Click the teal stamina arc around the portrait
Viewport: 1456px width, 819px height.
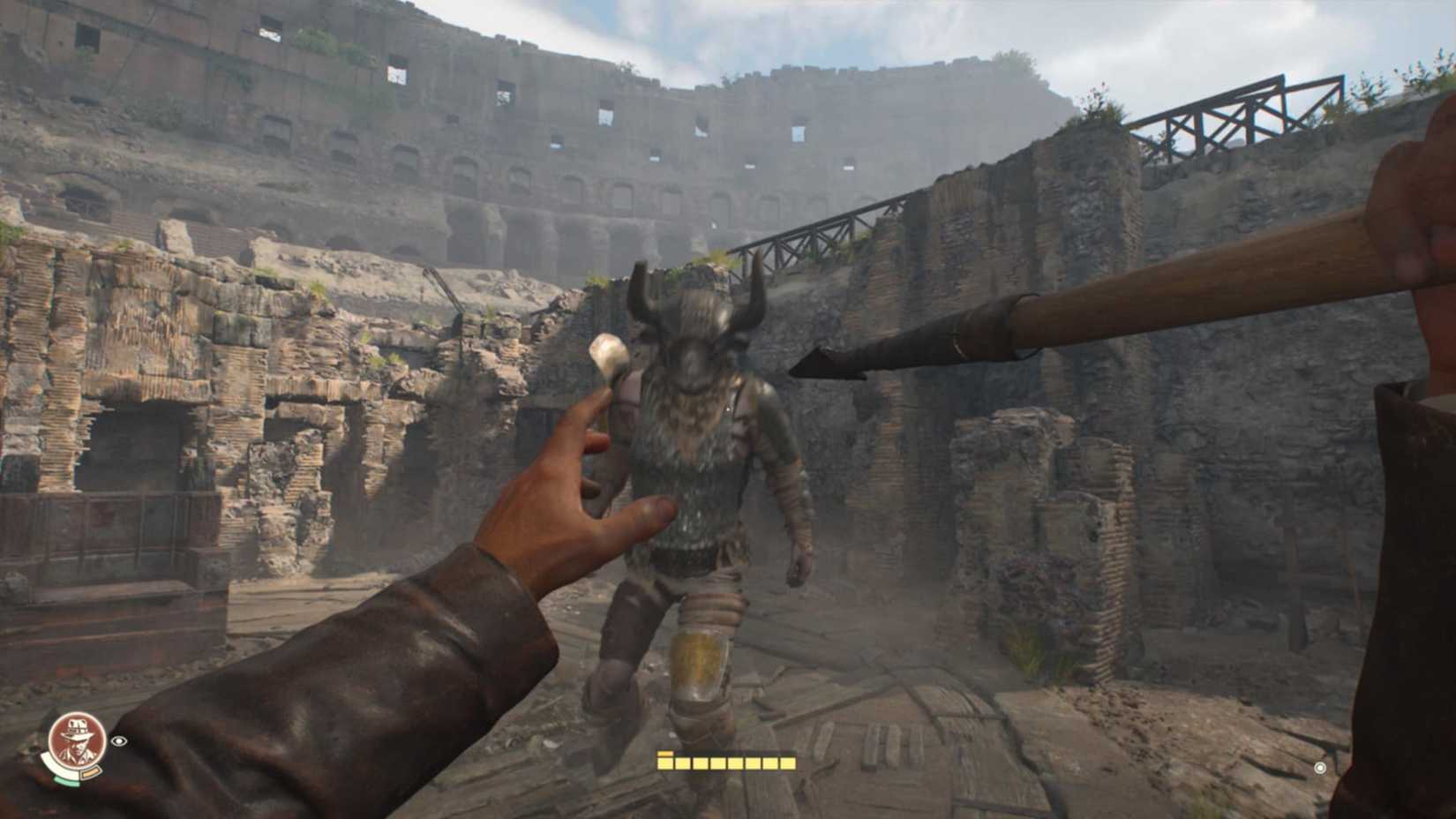click(66, 780)
